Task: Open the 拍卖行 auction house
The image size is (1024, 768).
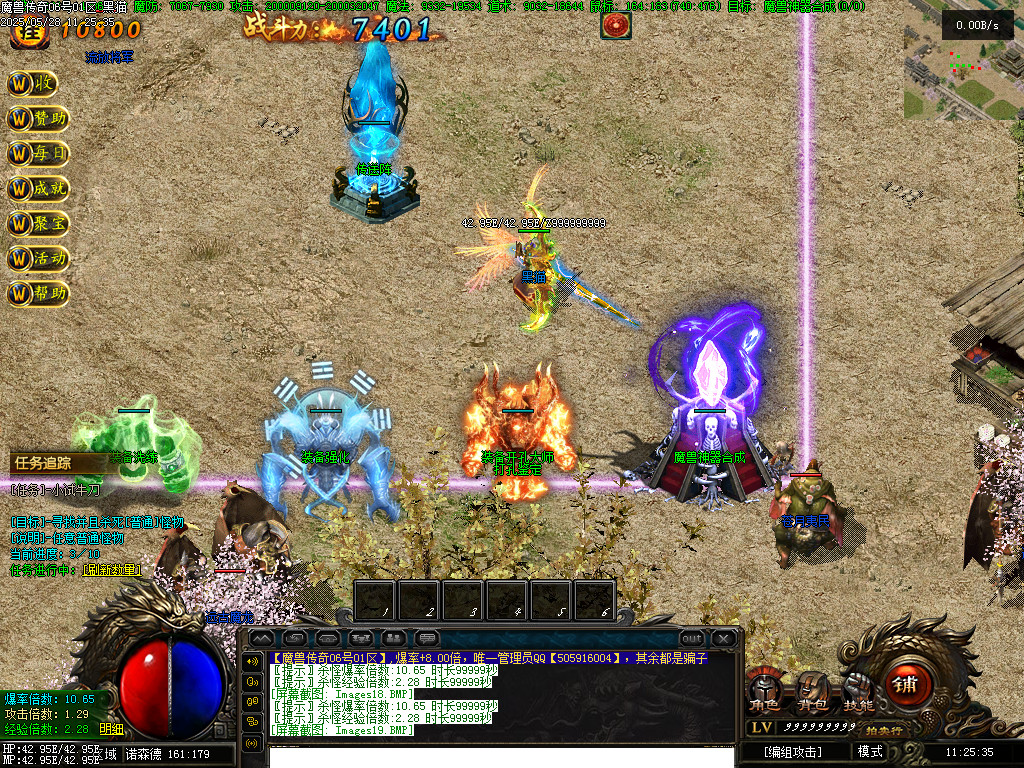Action: point(882,731)
